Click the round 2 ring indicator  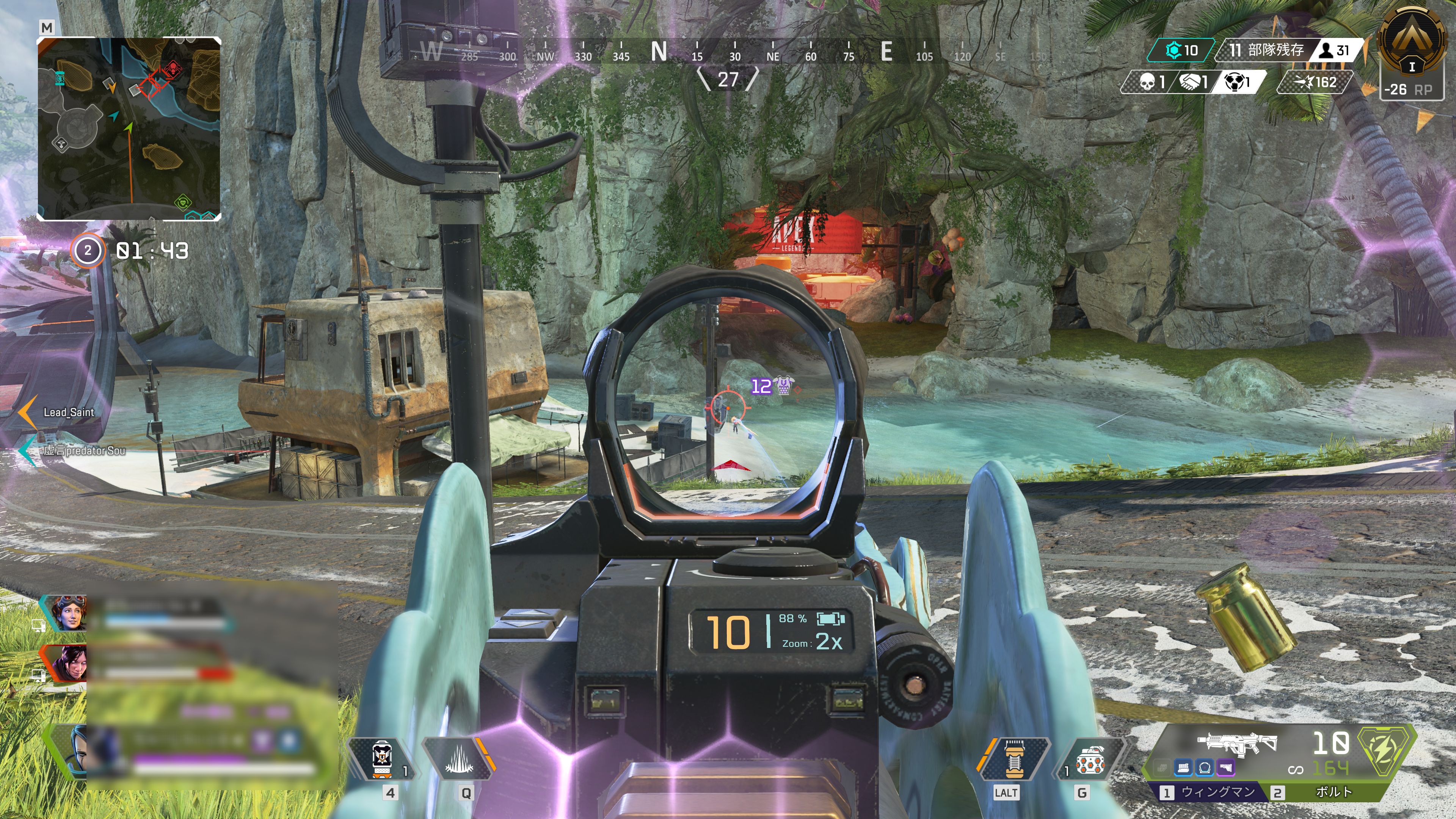[88, 250]
